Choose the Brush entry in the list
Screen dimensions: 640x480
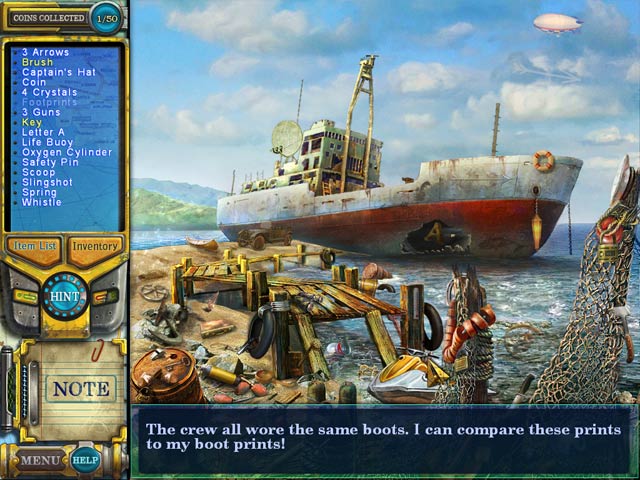click(37, 62)
